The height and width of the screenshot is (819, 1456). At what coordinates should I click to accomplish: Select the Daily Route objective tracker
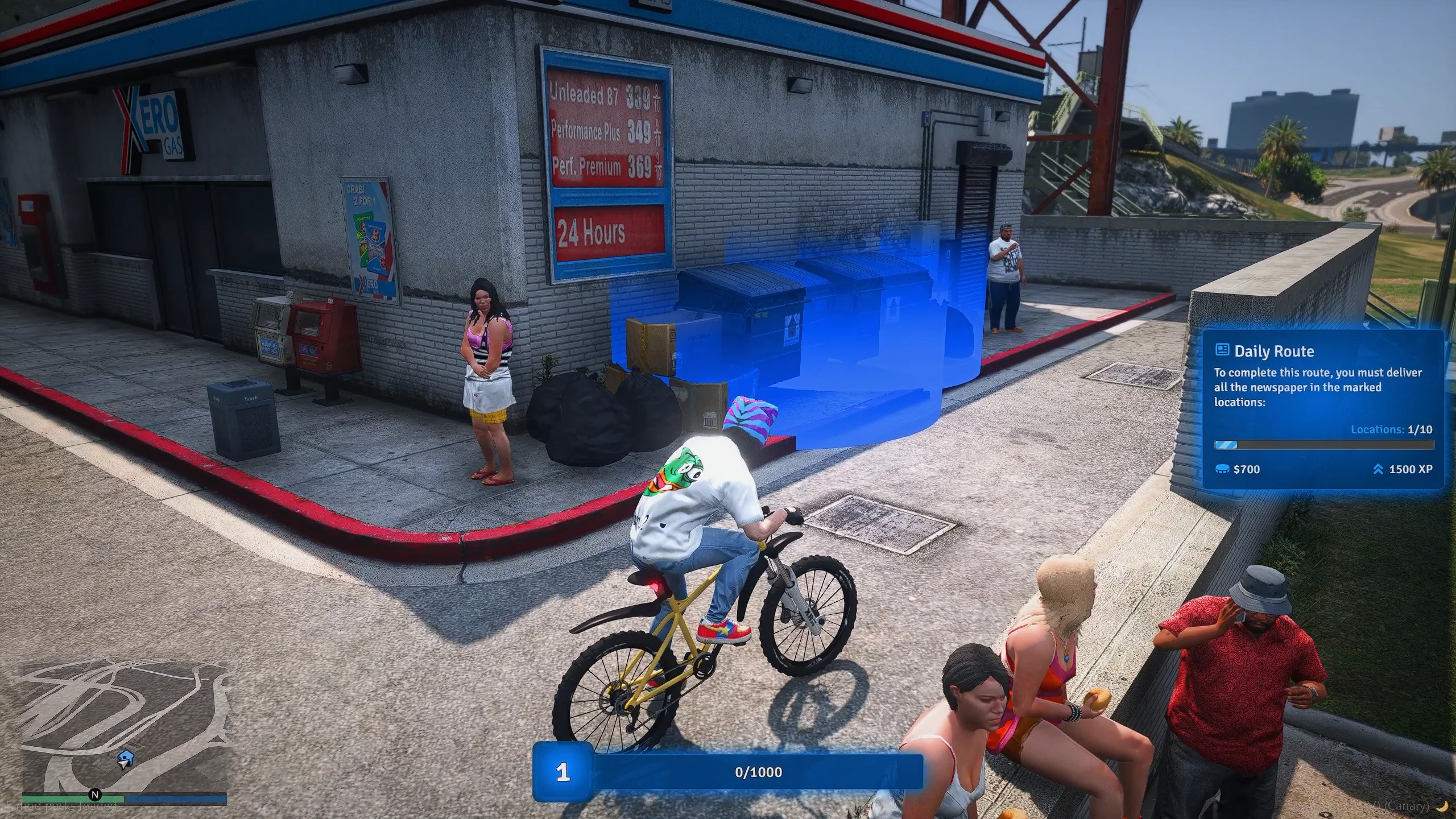[x=1323, y=409]
